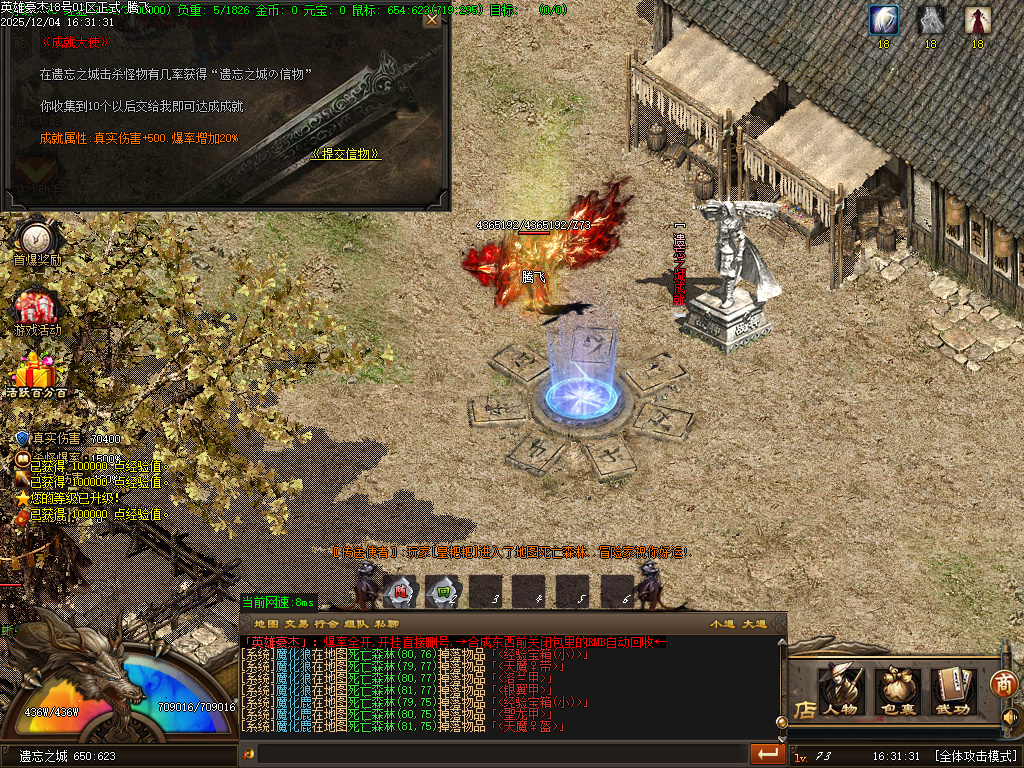Toggle the sound speaker icon
Screen dimensions: 1024x768
coord(1011,717)
